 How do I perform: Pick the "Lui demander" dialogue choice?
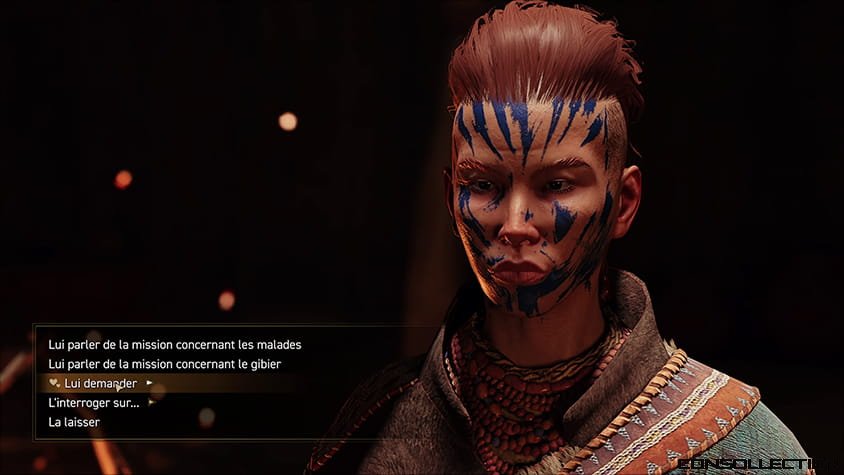pyautogui.click(x=99, y=383)
